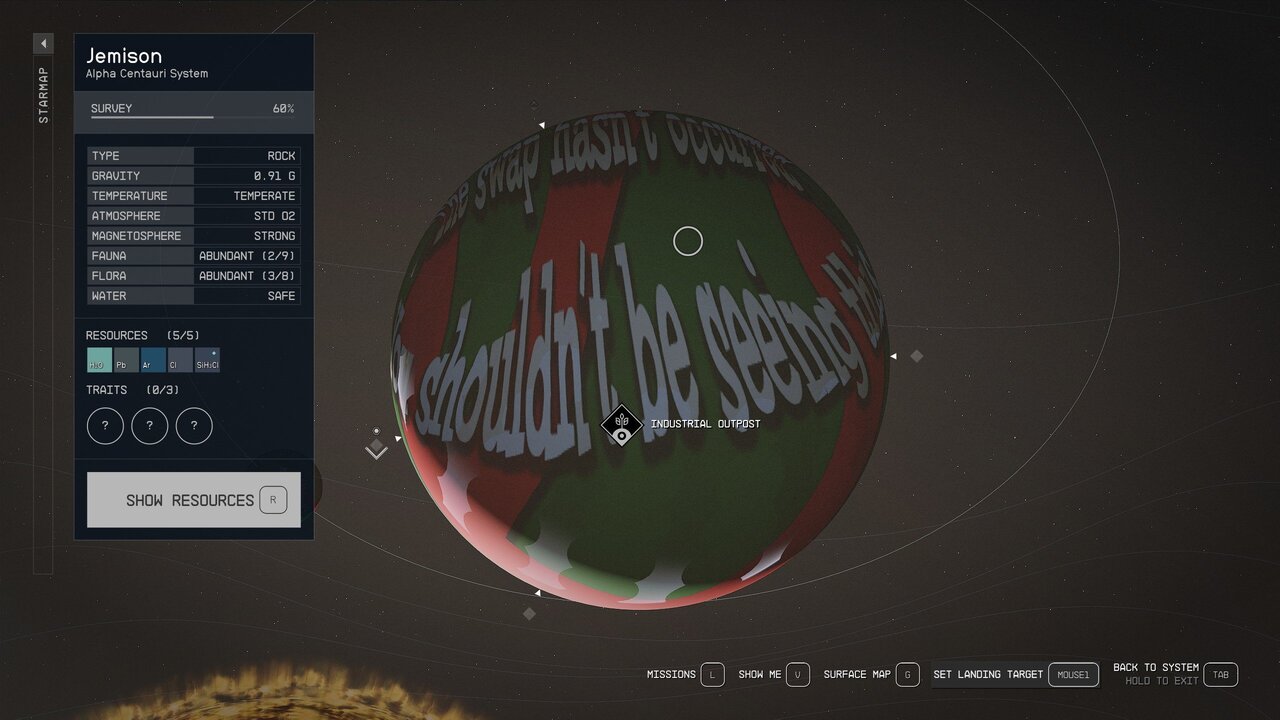Screen dimensions: 1280x720
Task: Select the SiH3Cl resource tile
Action: (207, 360)
